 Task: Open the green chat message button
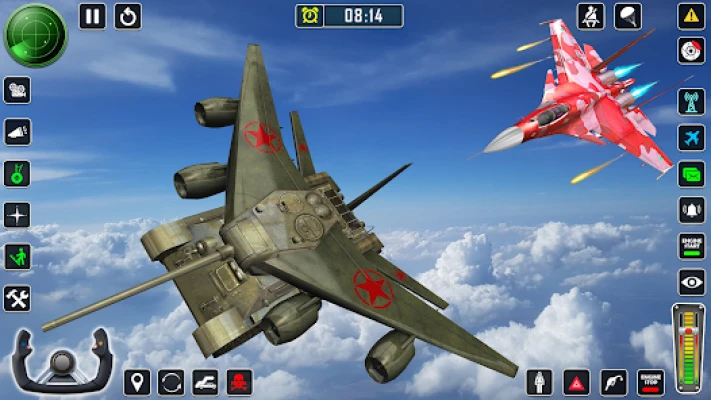pos(691,174)
